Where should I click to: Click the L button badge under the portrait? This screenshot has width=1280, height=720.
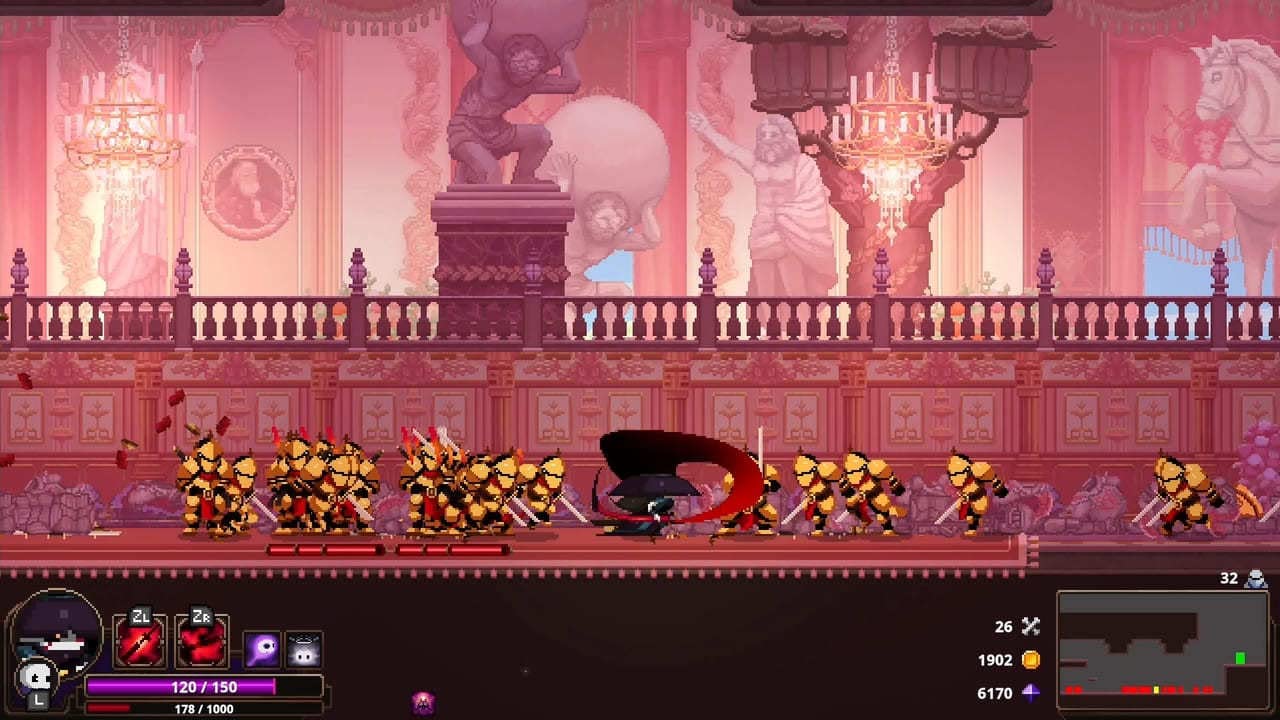point(37,701)
